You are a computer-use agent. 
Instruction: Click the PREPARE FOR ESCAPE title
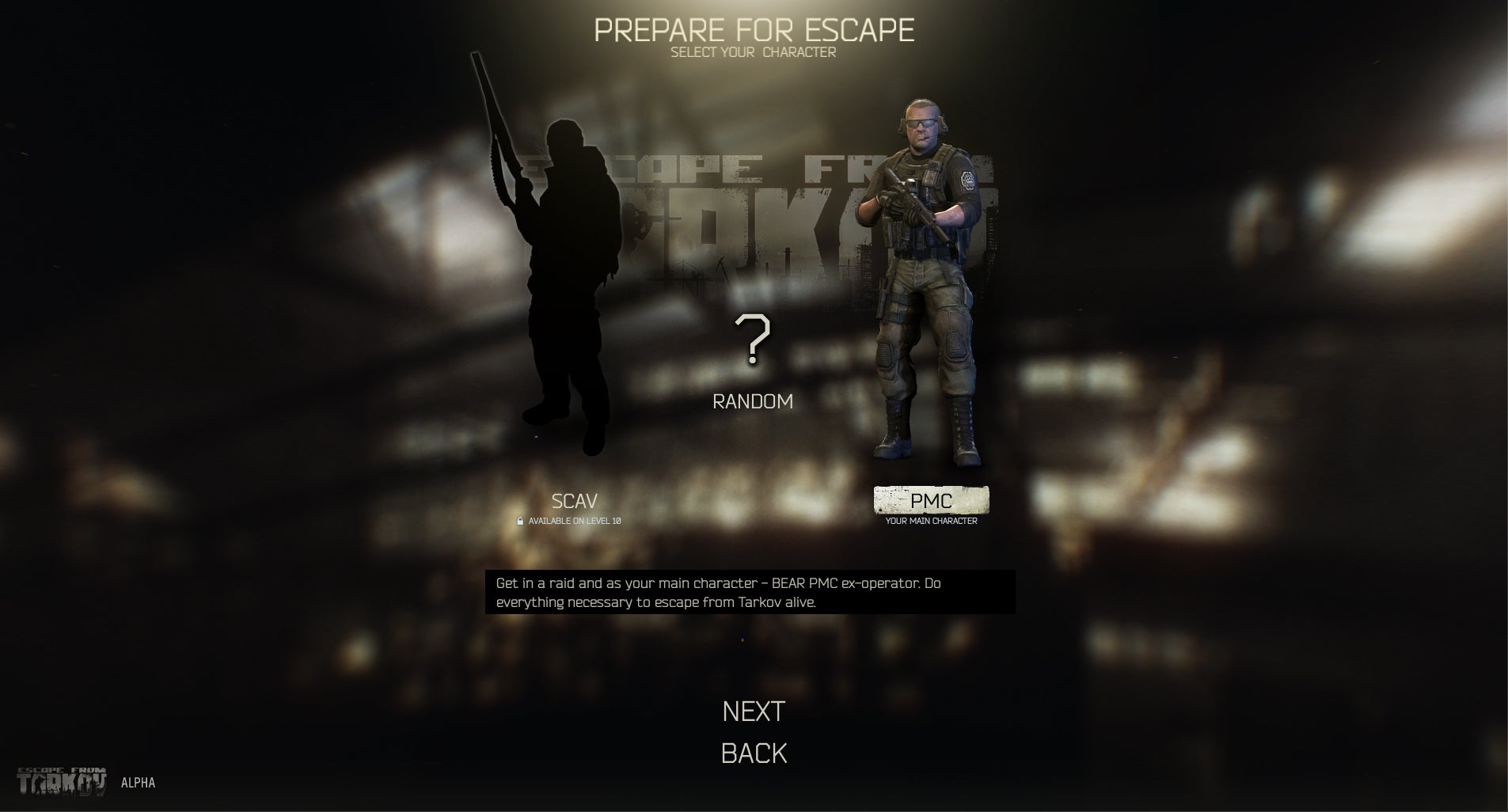point(754,28)
